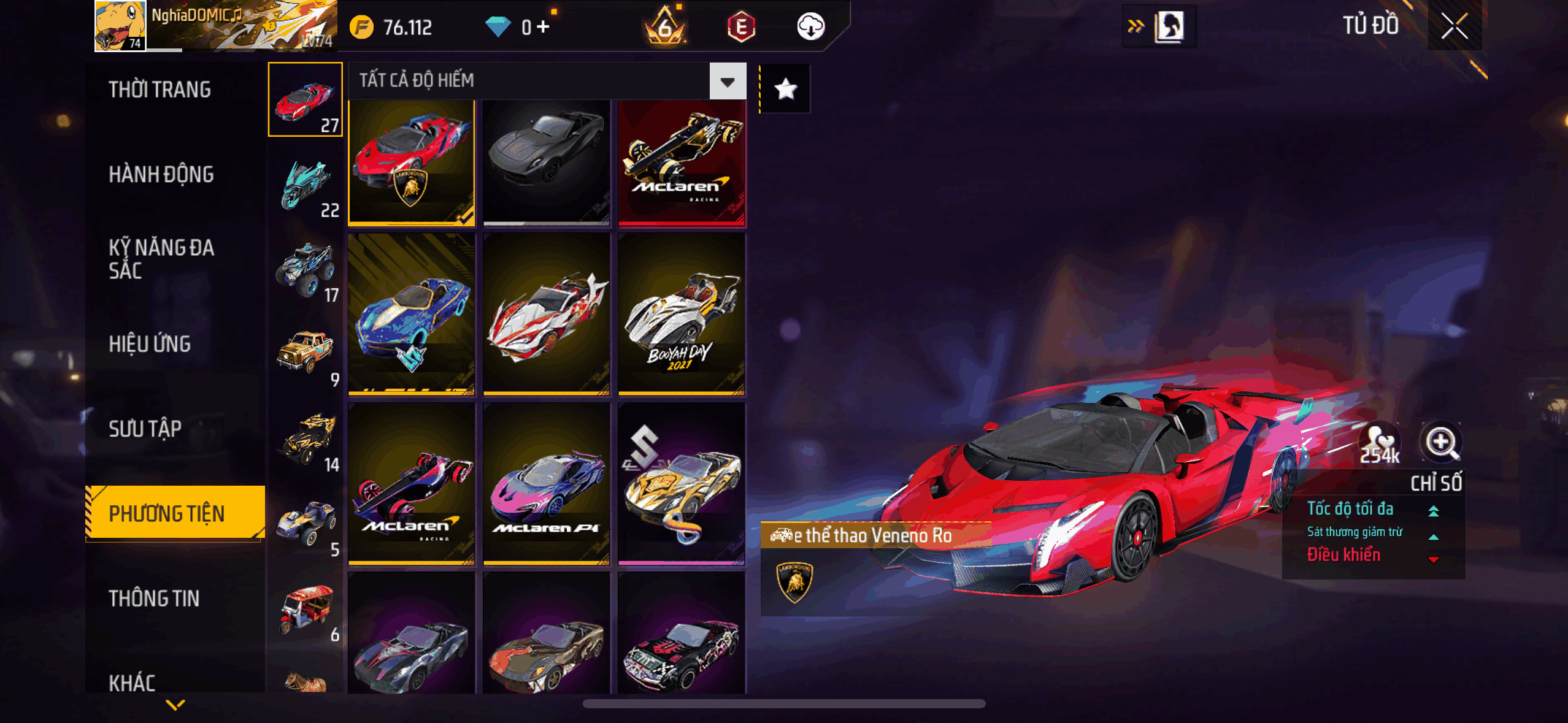1568x723 pixels.
Task: Open the monster truck vehicle subcategory
Action: (306, 270)
